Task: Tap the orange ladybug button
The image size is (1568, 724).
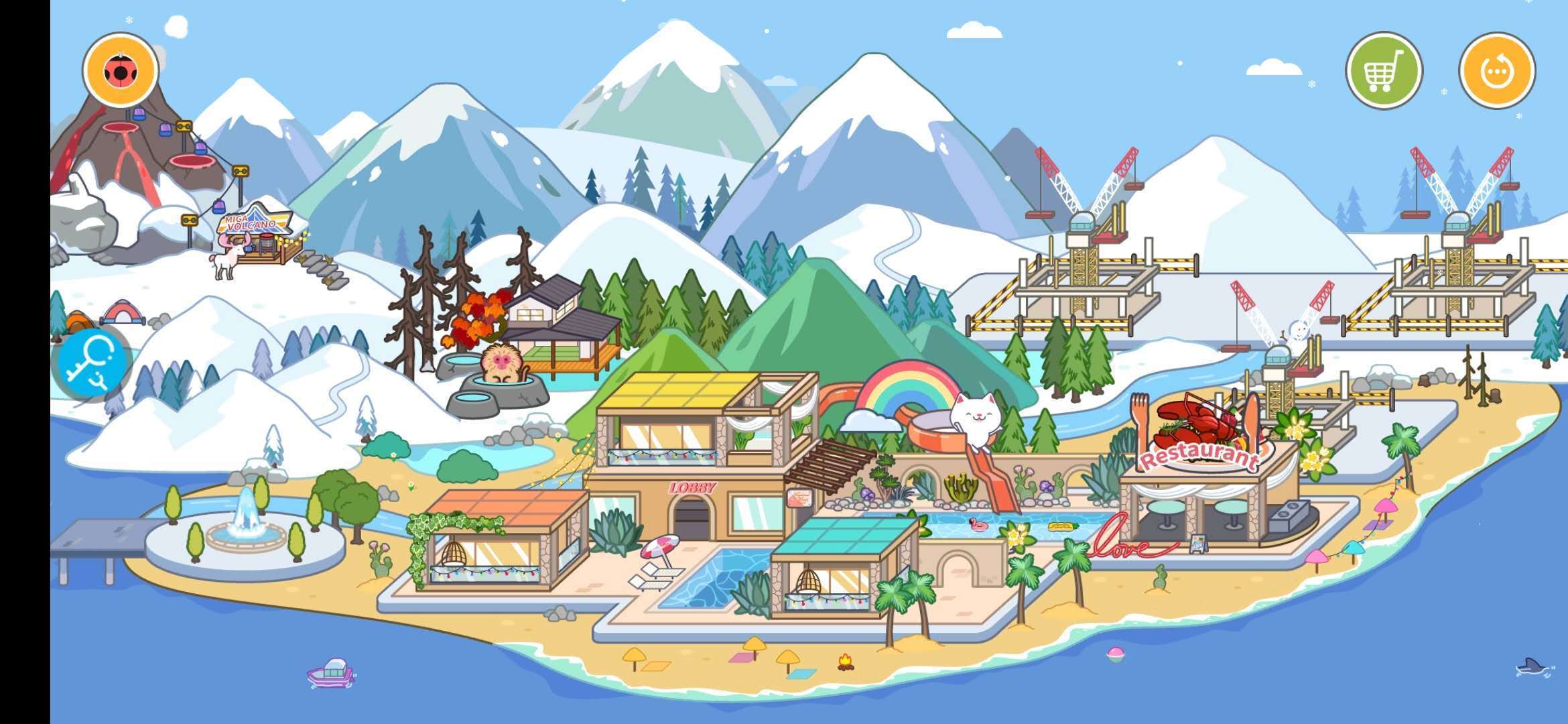Action: [121, 70]
